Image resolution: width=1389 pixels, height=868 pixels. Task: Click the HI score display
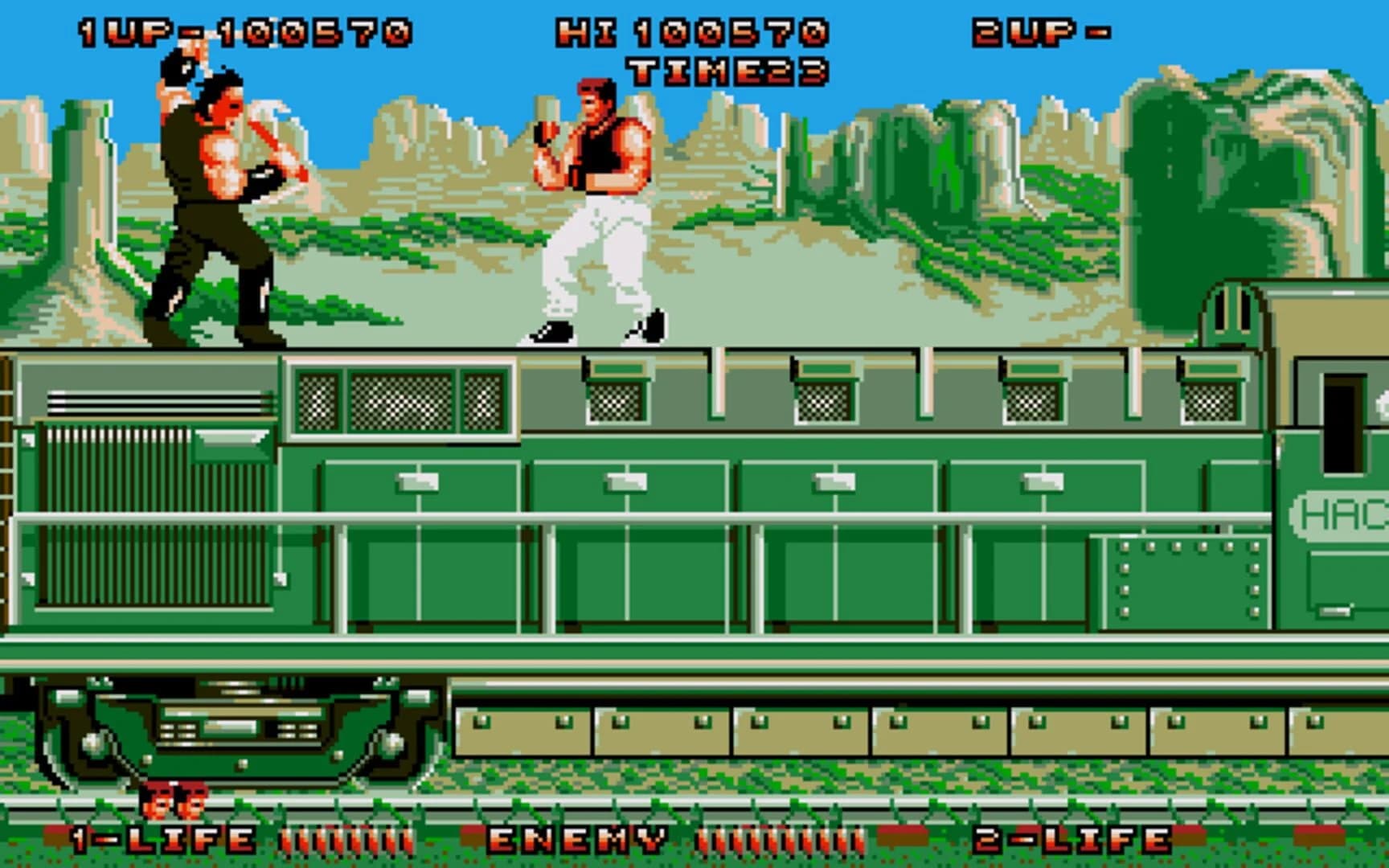click(691, 32)
